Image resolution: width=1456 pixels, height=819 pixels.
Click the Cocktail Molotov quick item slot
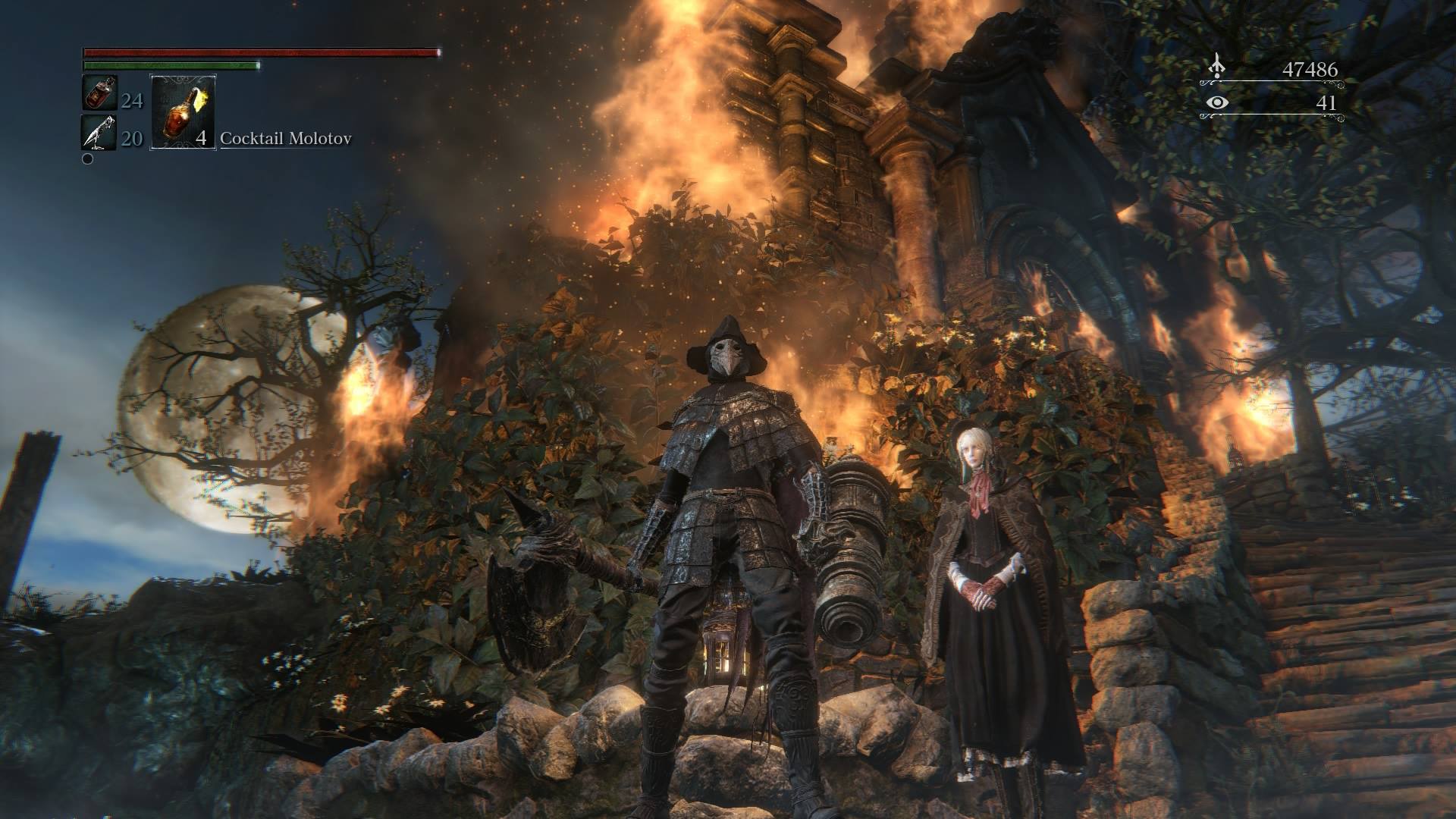pyautogui.click(x=184, y=111)
